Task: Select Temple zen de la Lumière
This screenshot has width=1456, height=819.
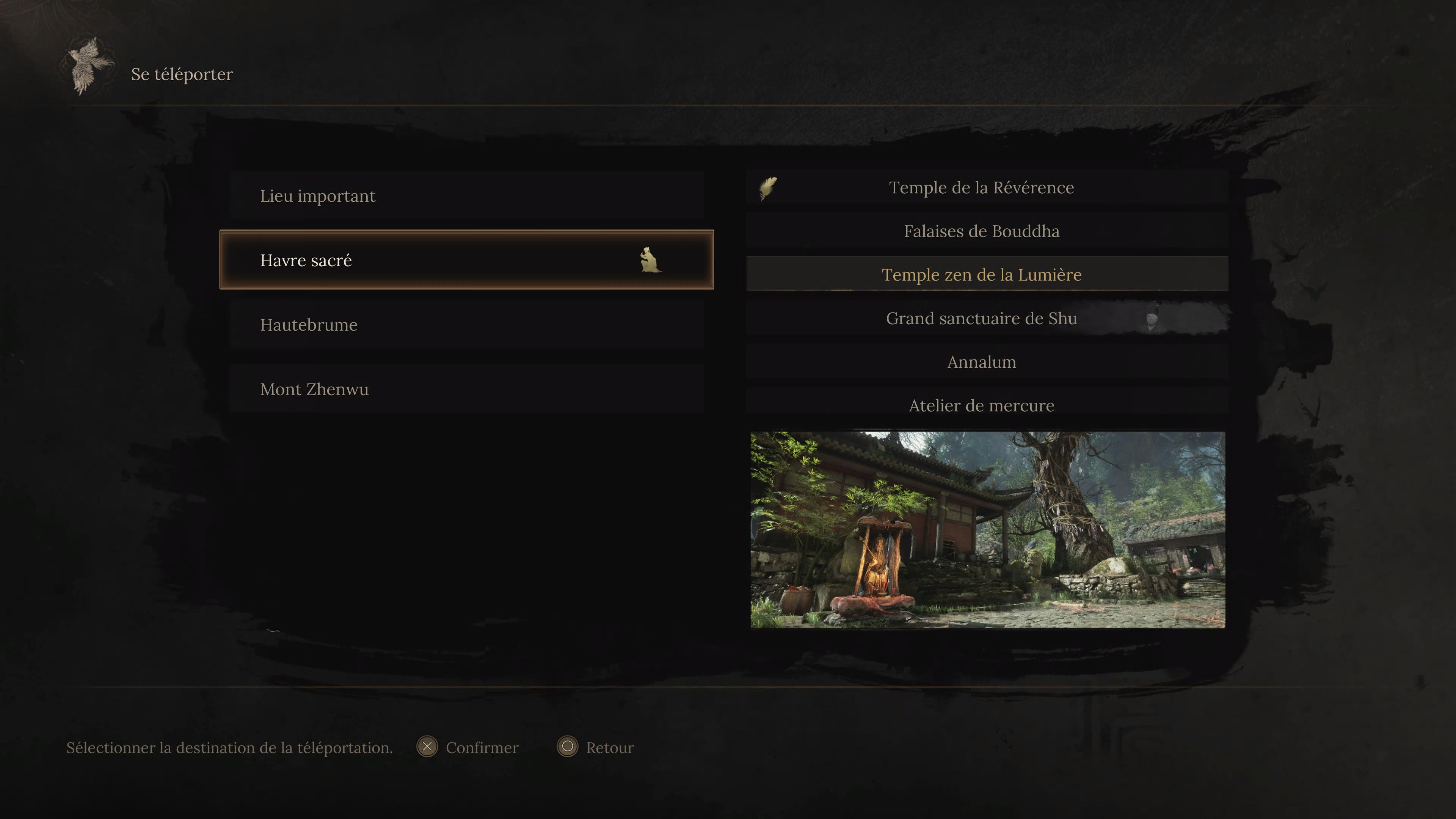Action: pos(981,275)
